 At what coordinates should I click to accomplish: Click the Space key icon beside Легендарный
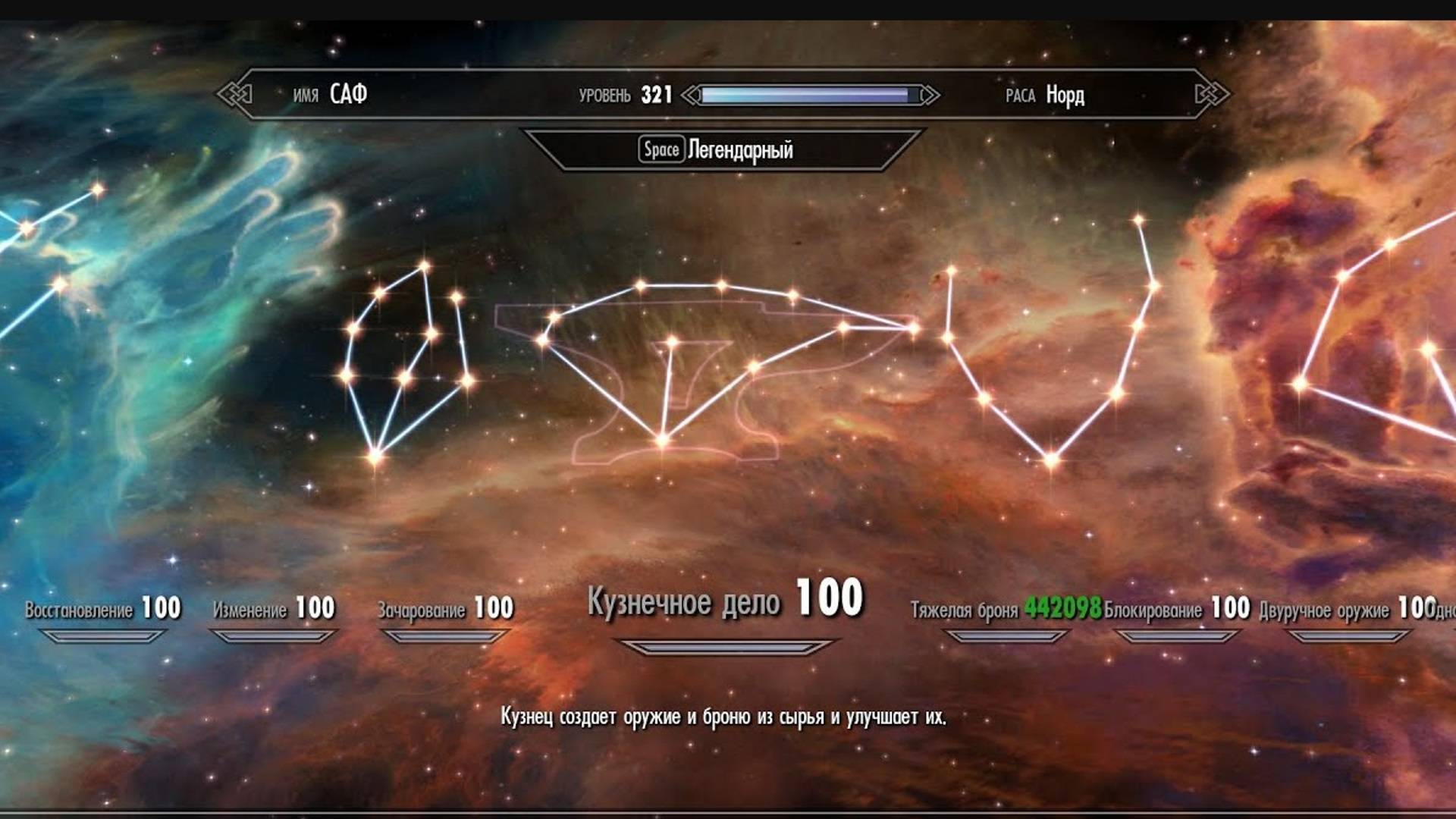coord(661,149)
